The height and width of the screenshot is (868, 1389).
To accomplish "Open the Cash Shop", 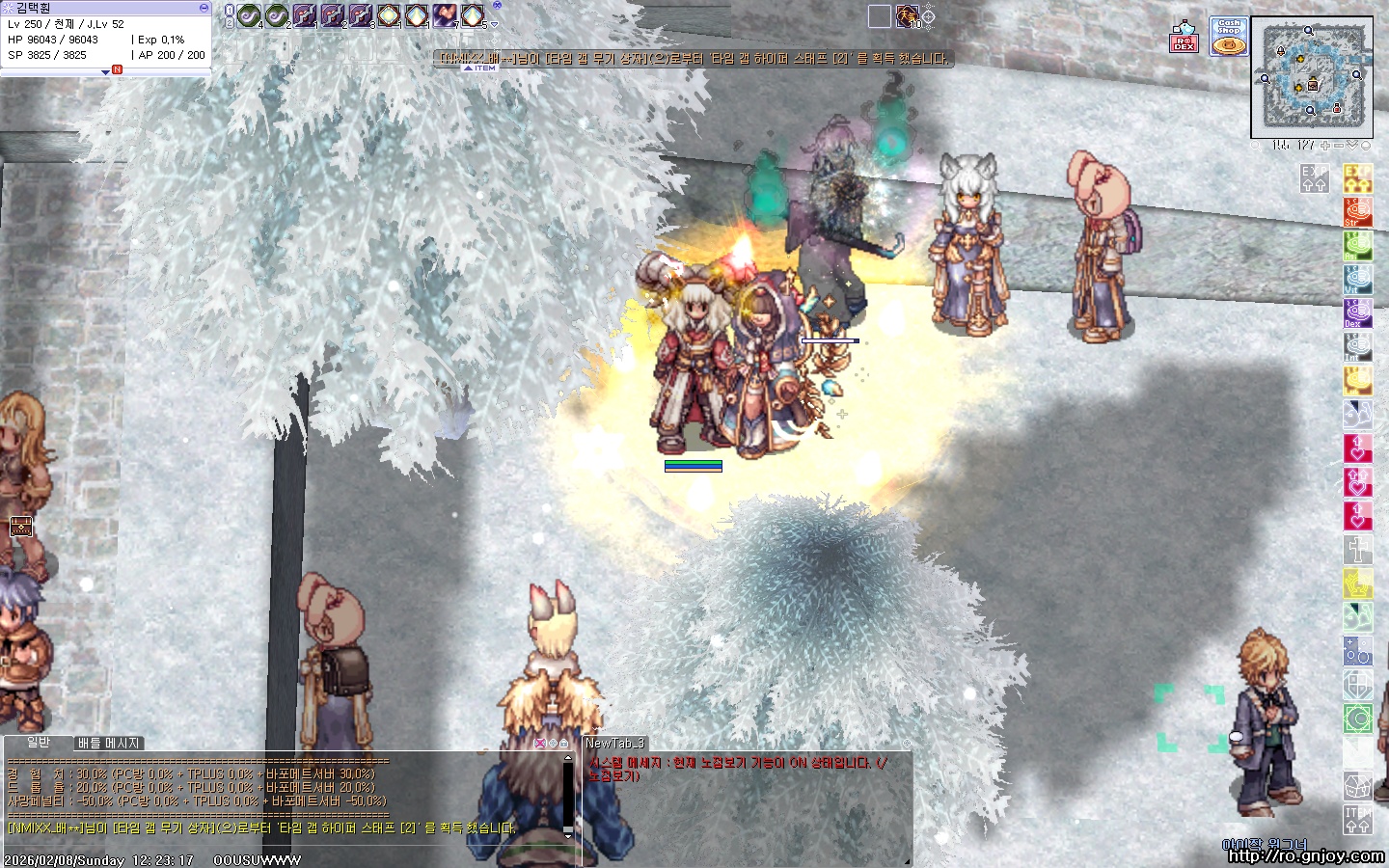I will click(1229, 37).
